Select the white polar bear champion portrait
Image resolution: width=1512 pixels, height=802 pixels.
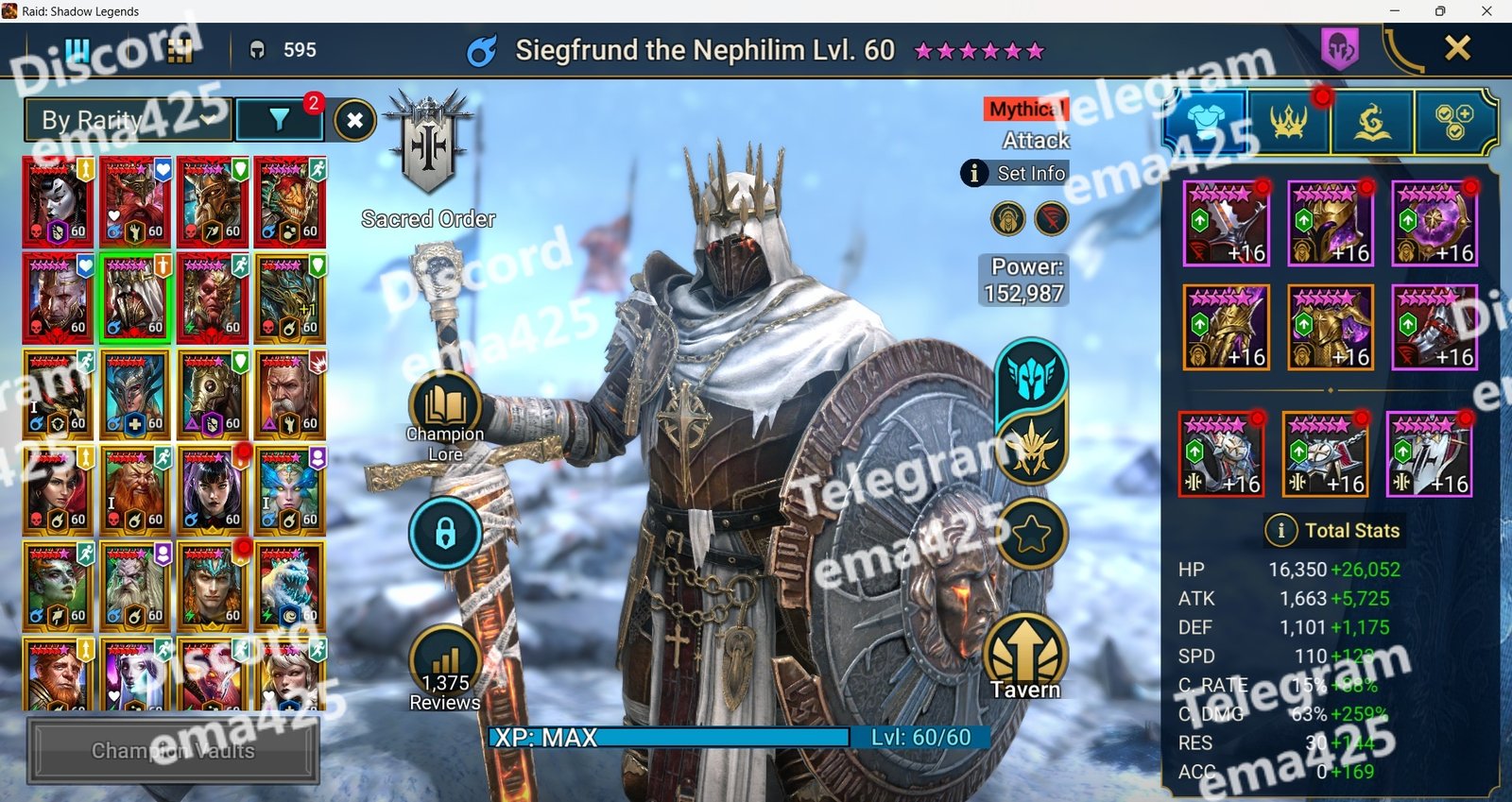click(x=290, y=587)
